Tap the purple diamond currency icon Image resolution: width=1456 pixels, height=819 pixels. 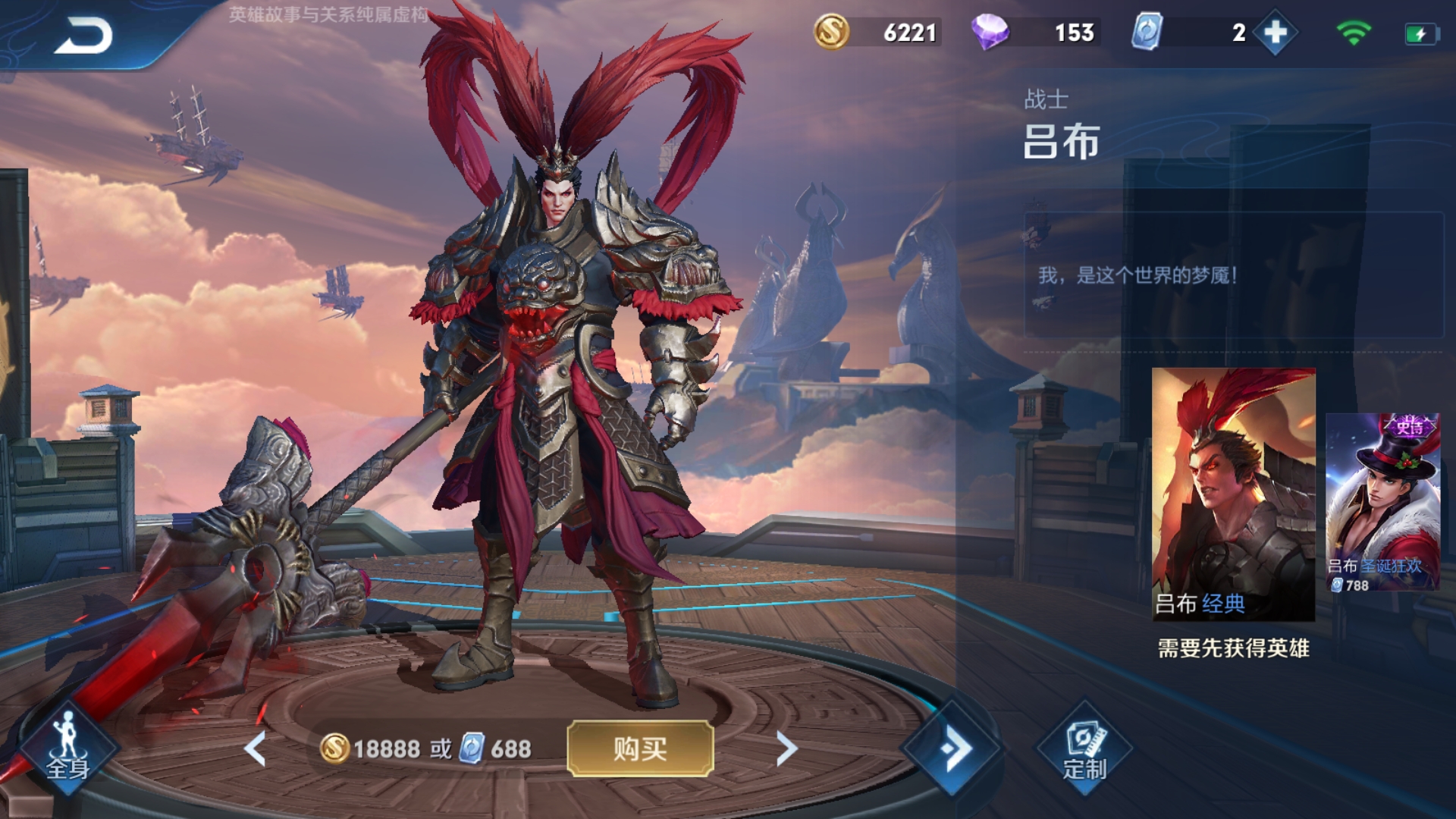click(x=990, y=33)
